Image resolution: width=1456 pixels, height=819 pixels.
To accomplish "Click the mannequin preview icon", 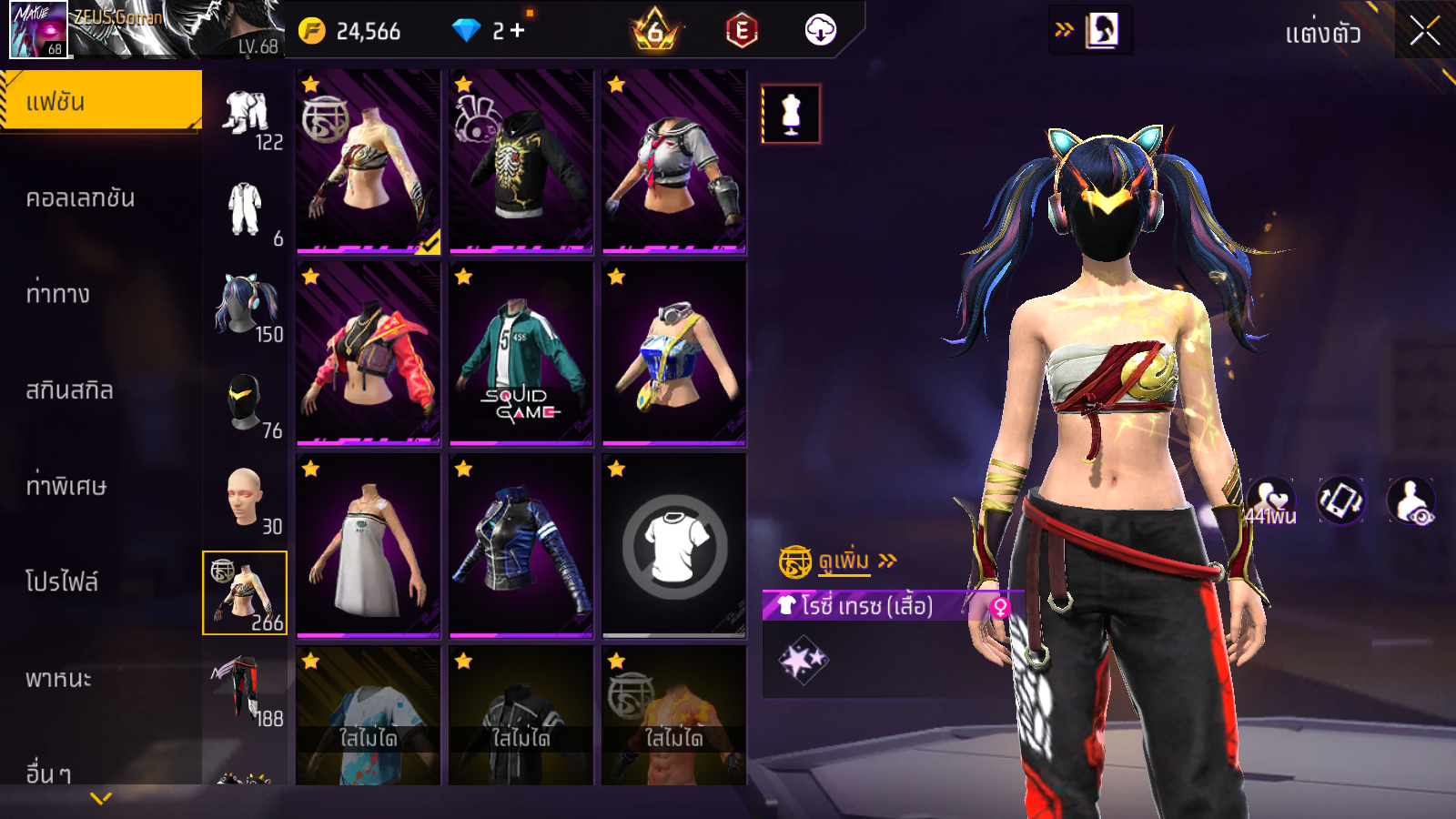I will point(791,114).
